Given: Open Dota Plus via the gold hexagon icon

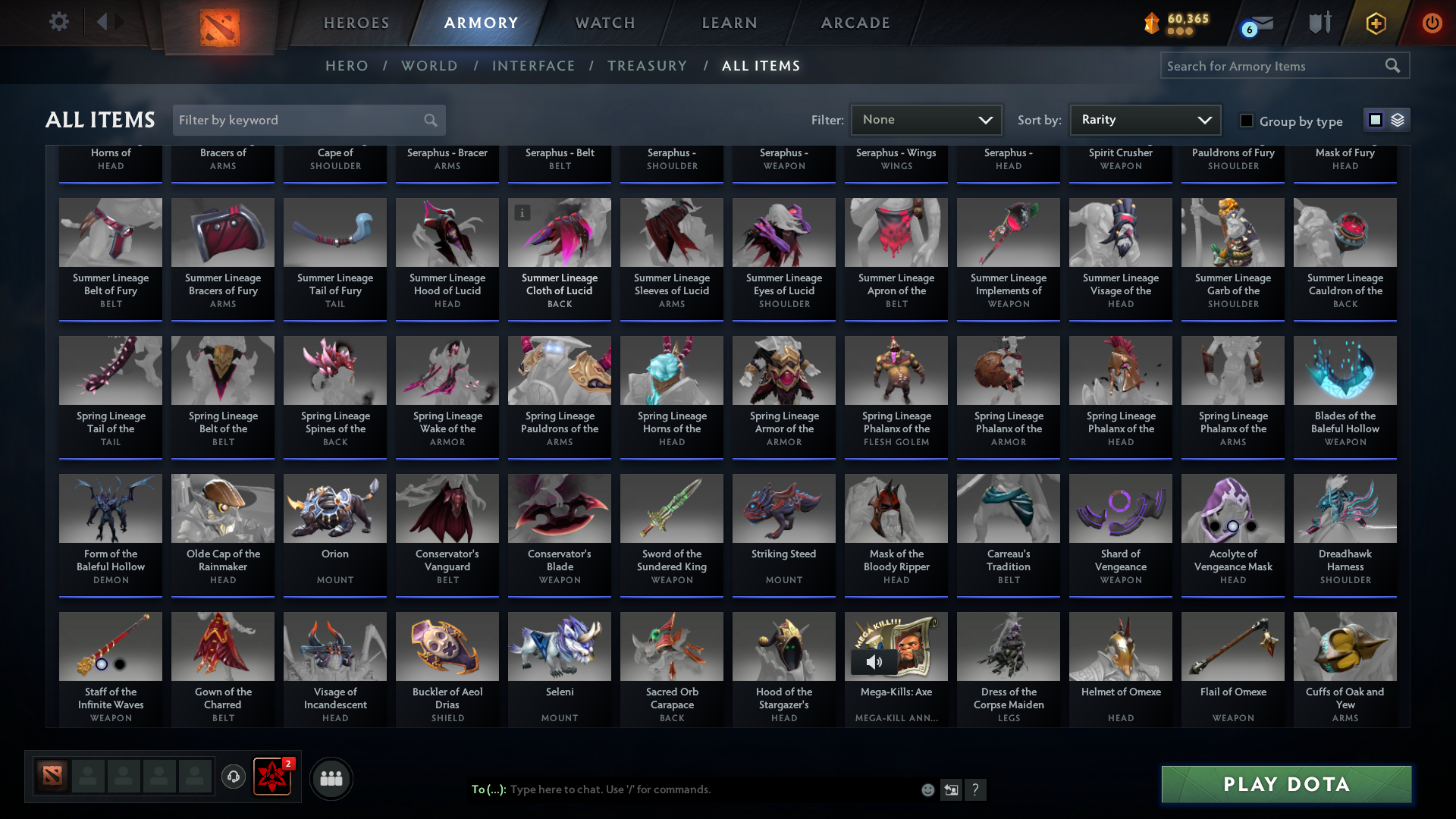Looking at the screenshot, I should point(1376,23).
